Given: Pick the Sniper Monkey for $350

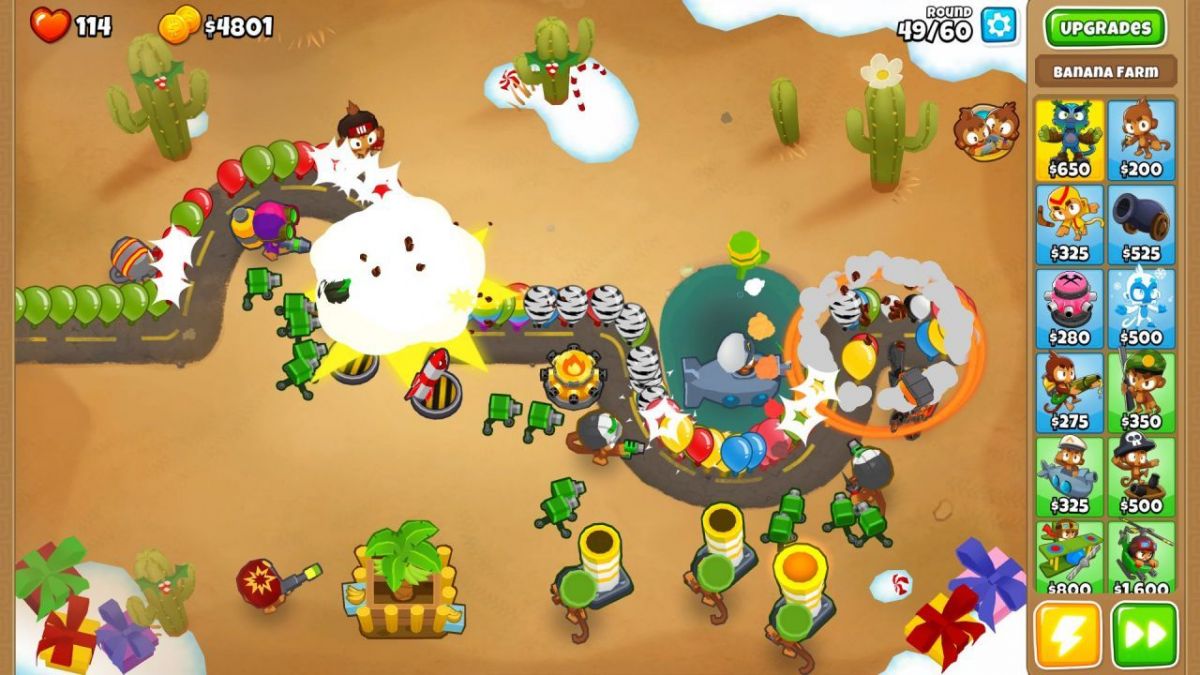Looking at the screenshot, I should [x=1141, y=391].
